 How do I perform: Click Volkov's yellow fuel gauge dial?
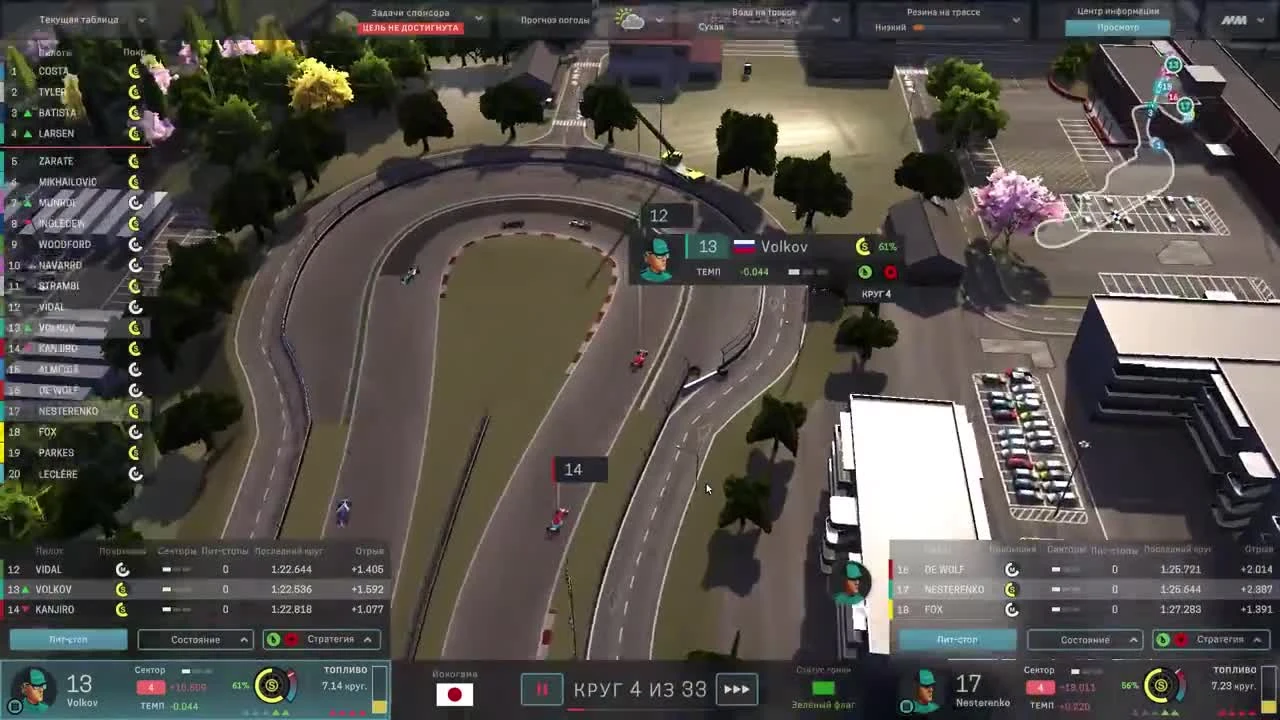pyautogui.click(x=268, y=688)
